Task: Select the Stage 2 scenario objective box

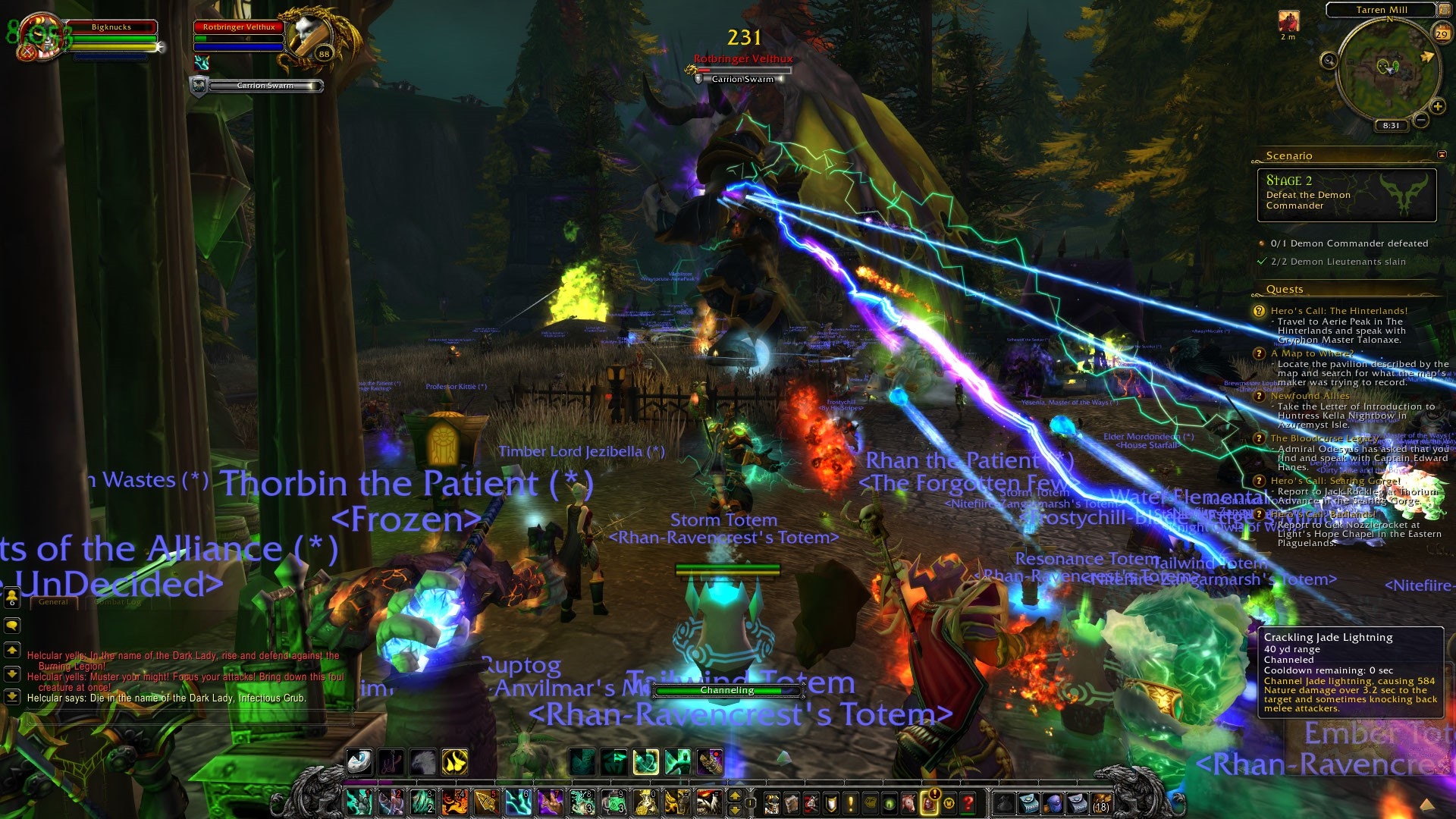Action: (x=1346, y=195)
